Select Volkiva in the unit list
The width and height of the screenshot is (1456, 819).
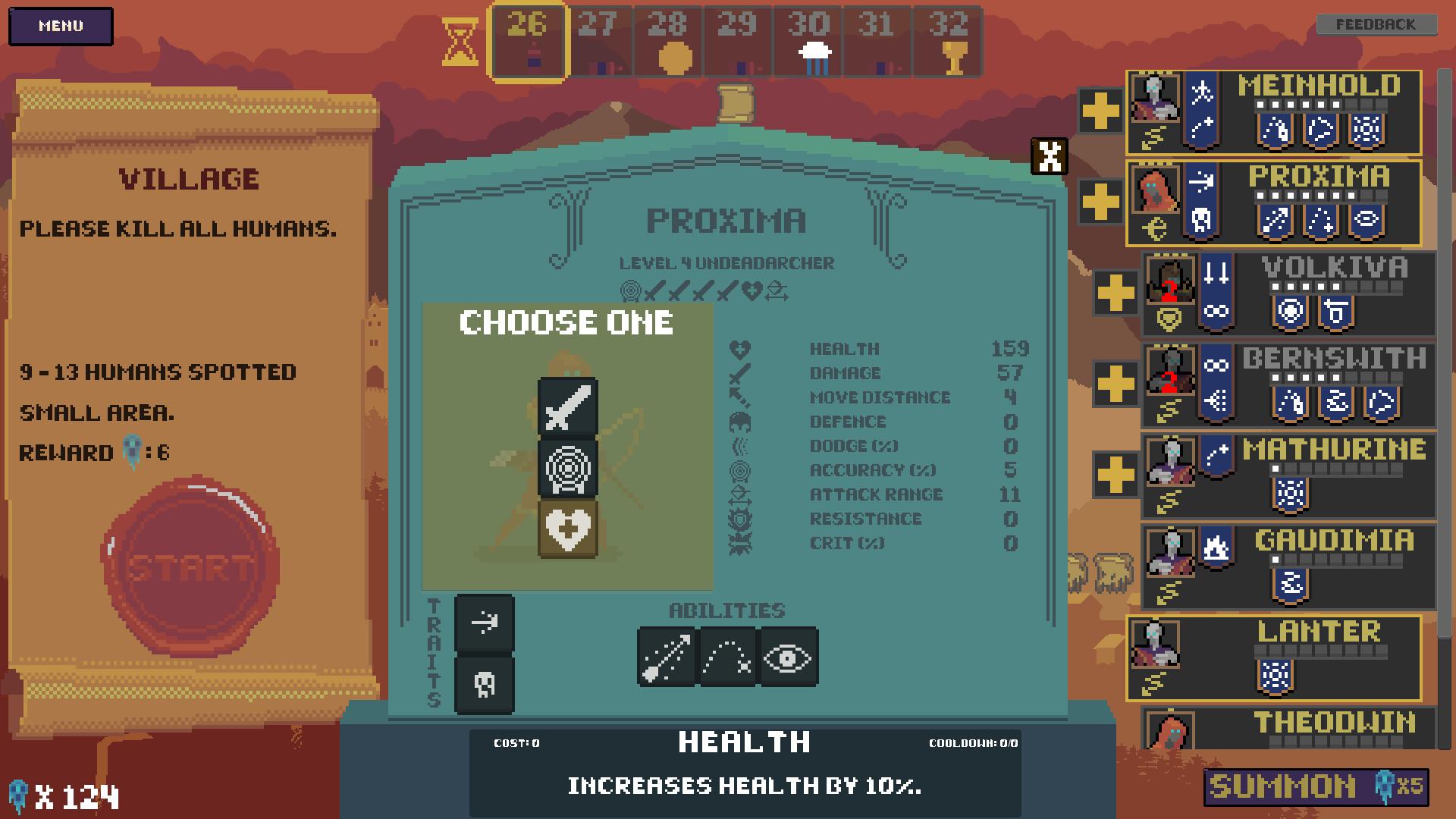(x=1333, y=268)
